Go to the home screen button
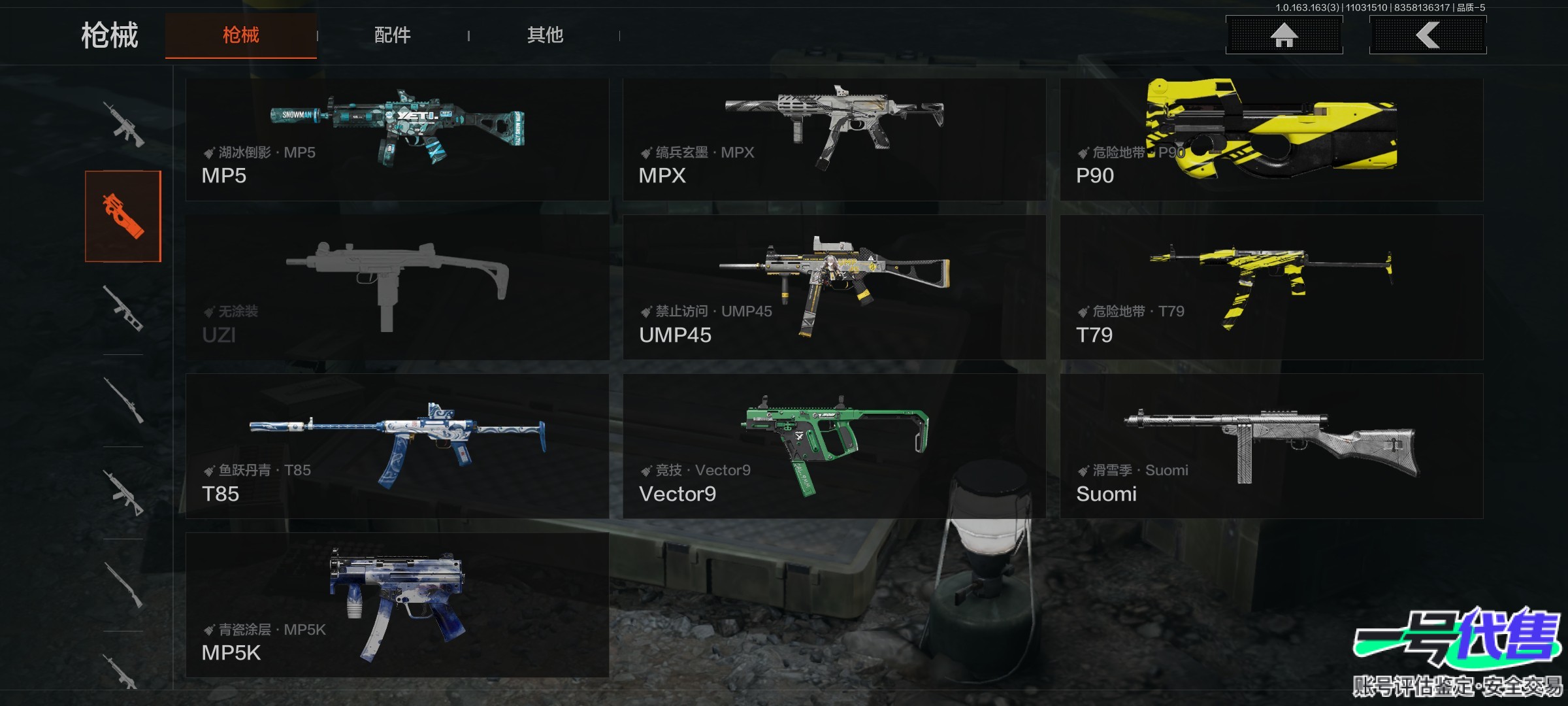 pyautogui.click(x=1284, y=35)
